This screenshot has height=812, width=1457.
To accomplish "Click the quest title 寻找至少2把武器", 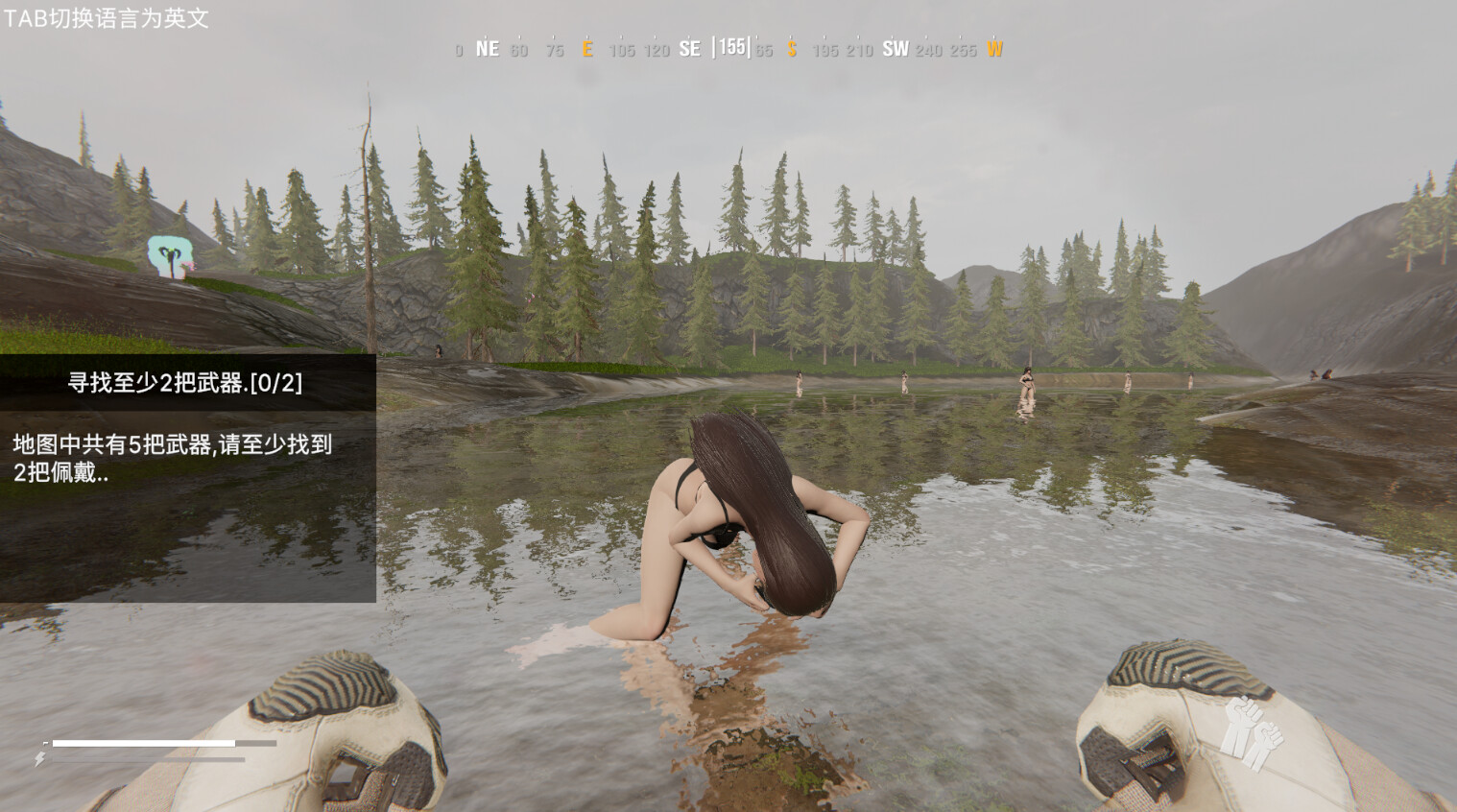I will [155, 382].
